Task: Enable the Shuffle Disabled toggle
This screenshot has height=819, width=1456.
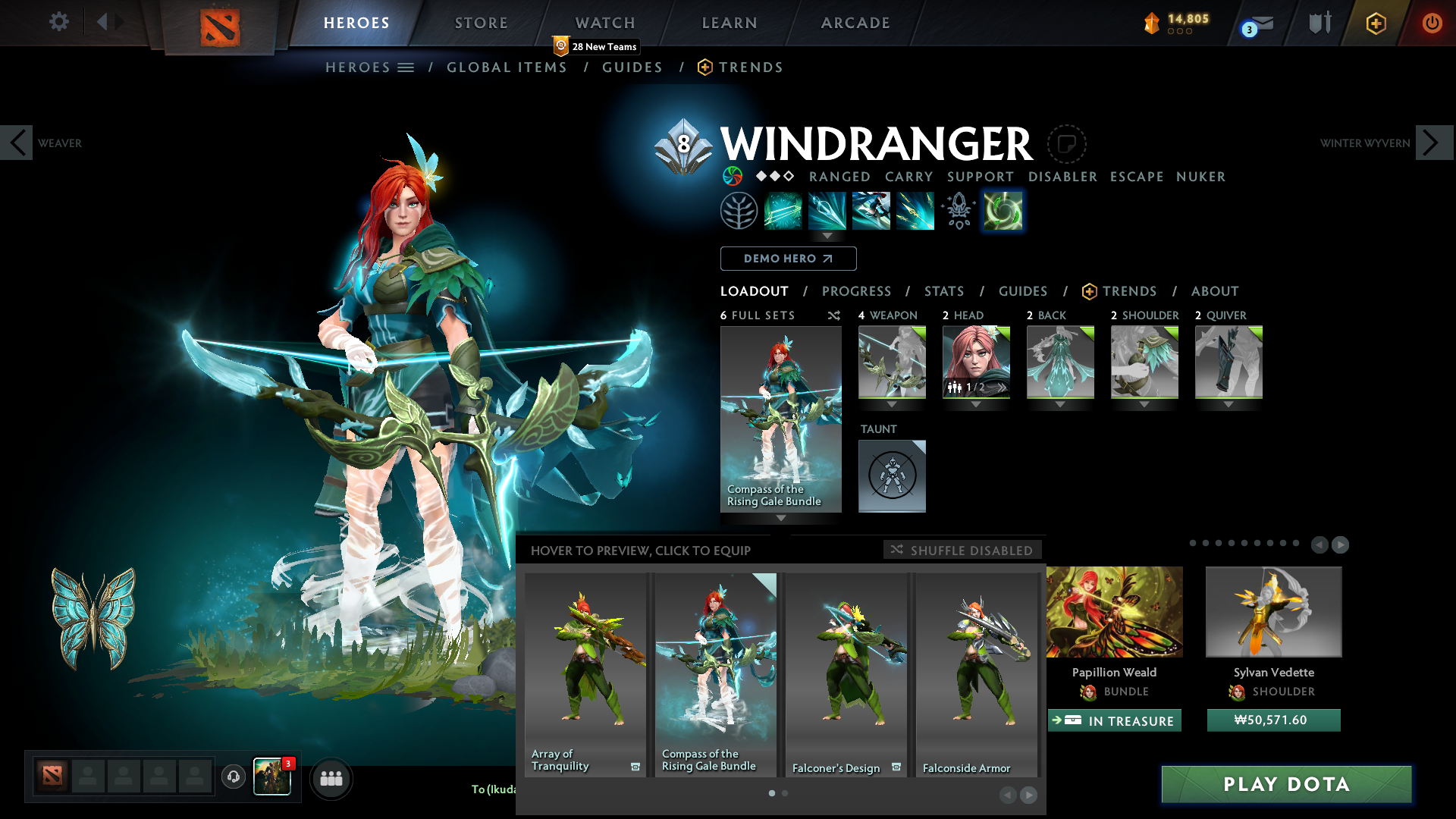Action: [x=962, y=550]
